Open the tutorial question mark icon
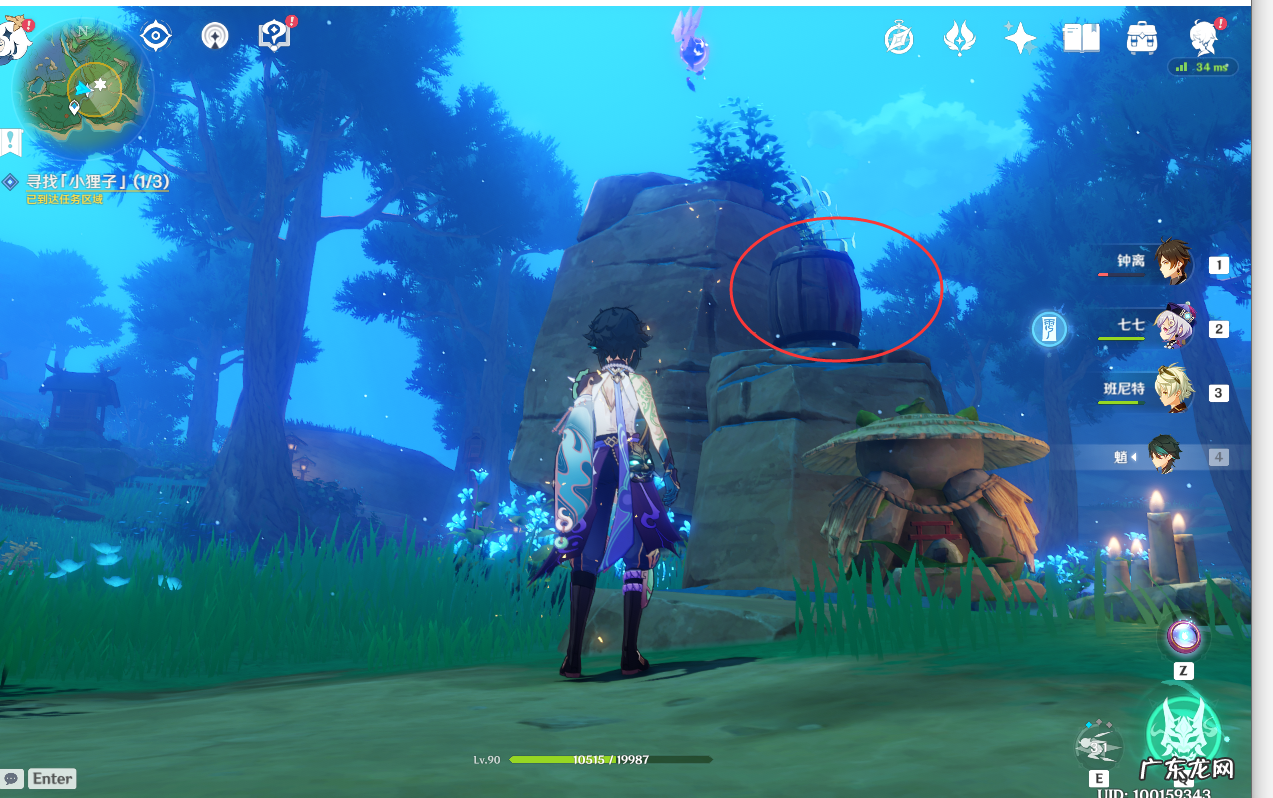Image resolution: width=1273 pixels, height=798 pixels. 273,36
